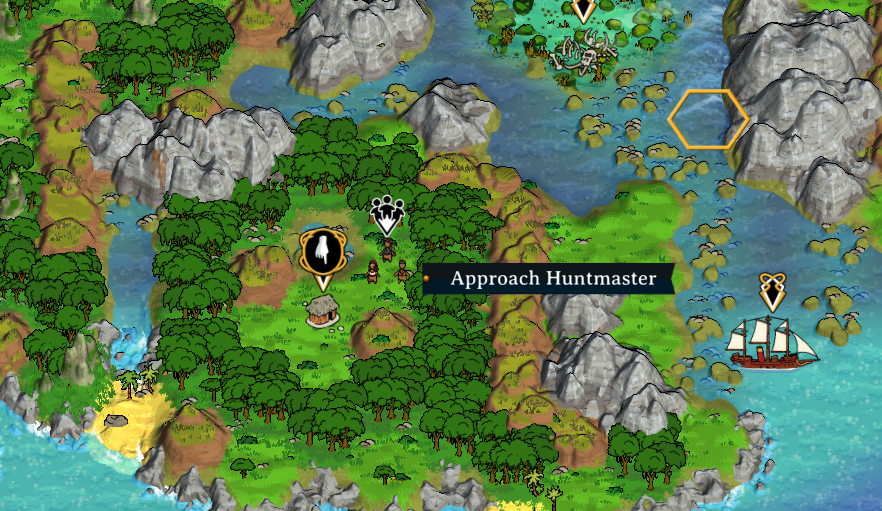
Task: Choose the orange marker above the ship
Action: pos(771,291)
